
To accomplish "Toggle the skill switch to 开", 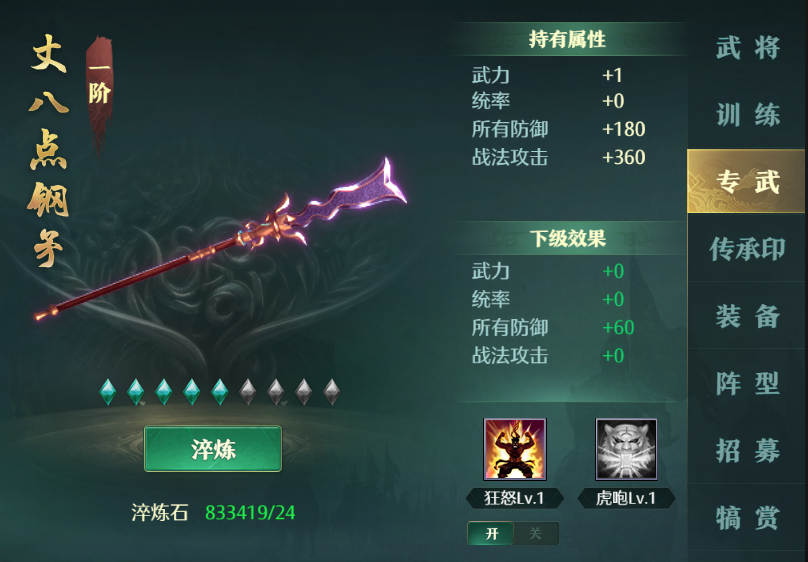I will tap(491, 533).
